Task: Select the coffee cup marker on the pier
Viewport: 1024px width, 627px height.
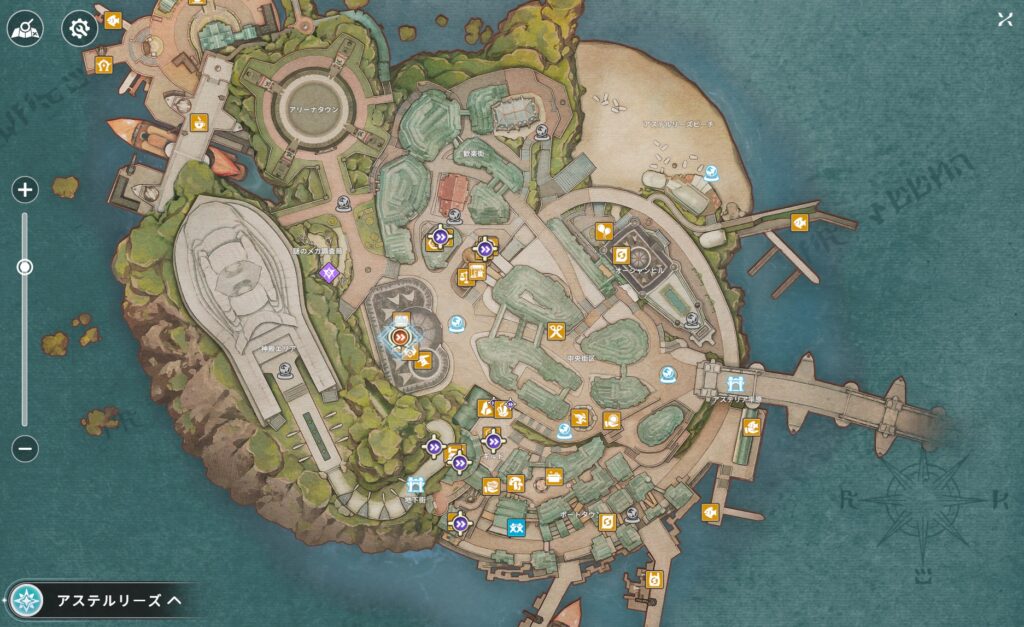Action: [x=199, y=122]
